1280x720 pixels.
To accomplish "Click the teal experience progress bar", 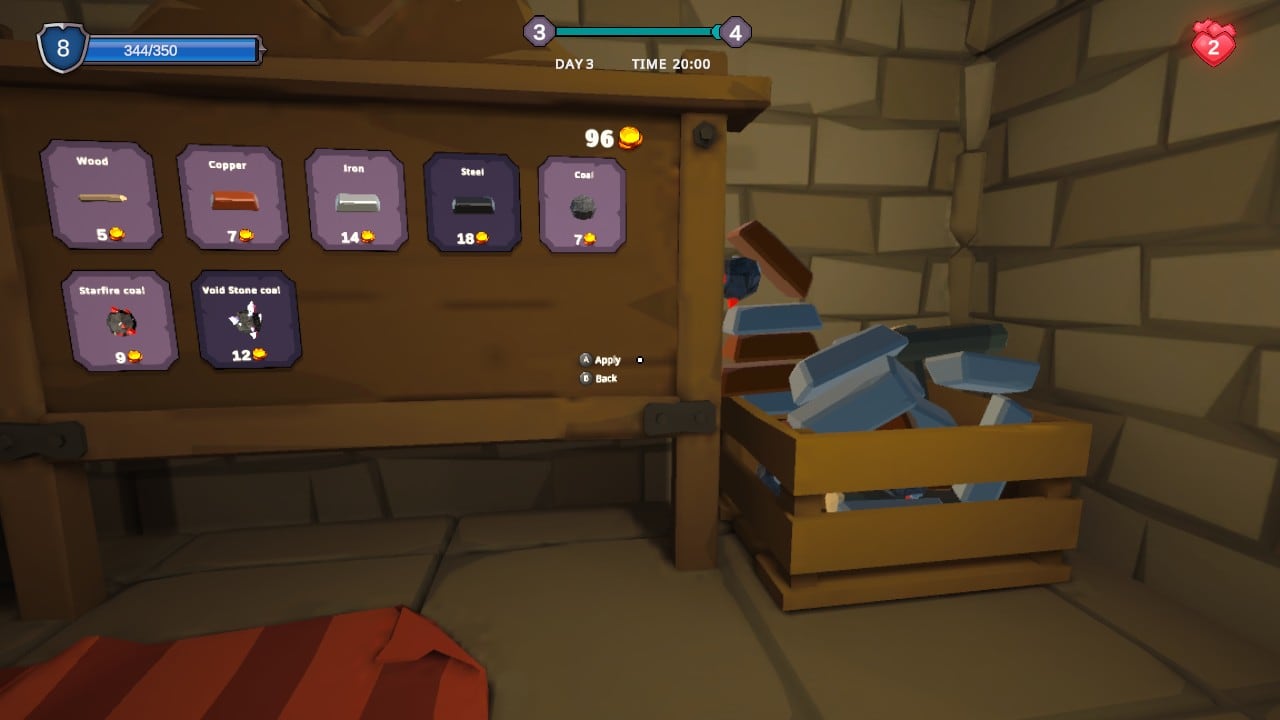I will coord(637,31).
